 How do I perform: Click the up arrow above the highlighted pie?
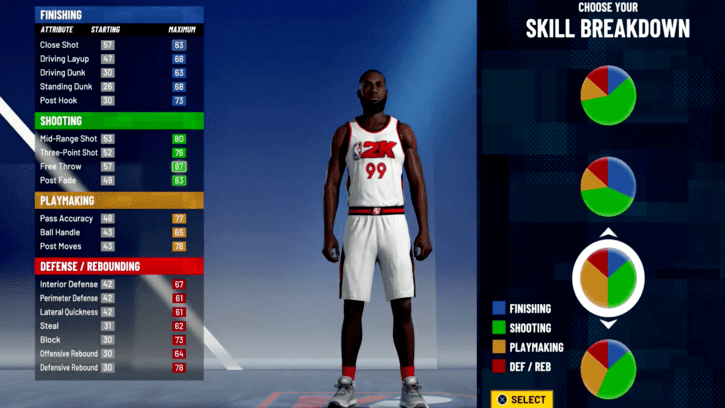tap(608, 234)
